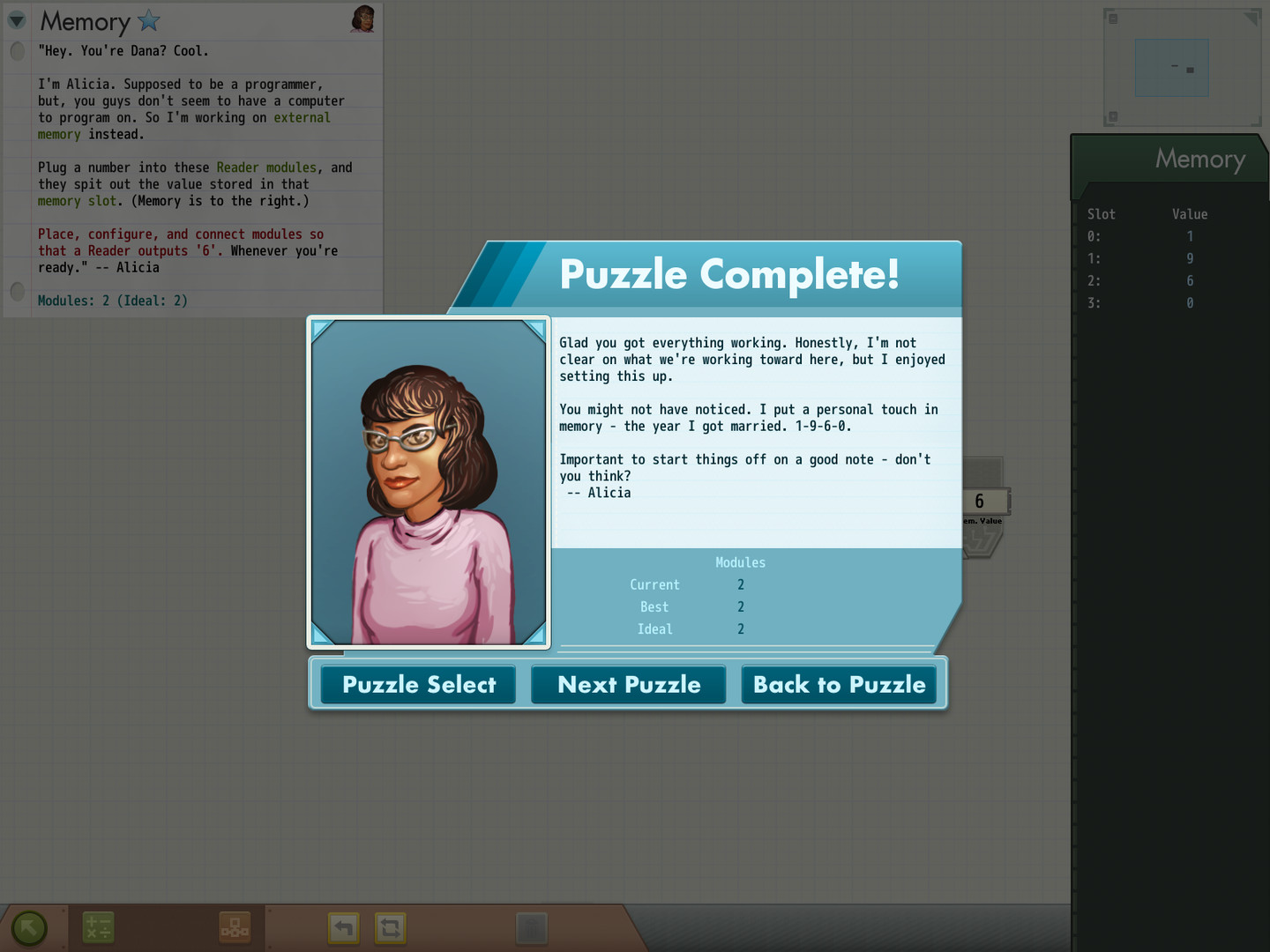Open the green math operators module category
Image resolution: width=1270 pixels, height=952 pixels.
pyautogui.click(x=98, y=927)
